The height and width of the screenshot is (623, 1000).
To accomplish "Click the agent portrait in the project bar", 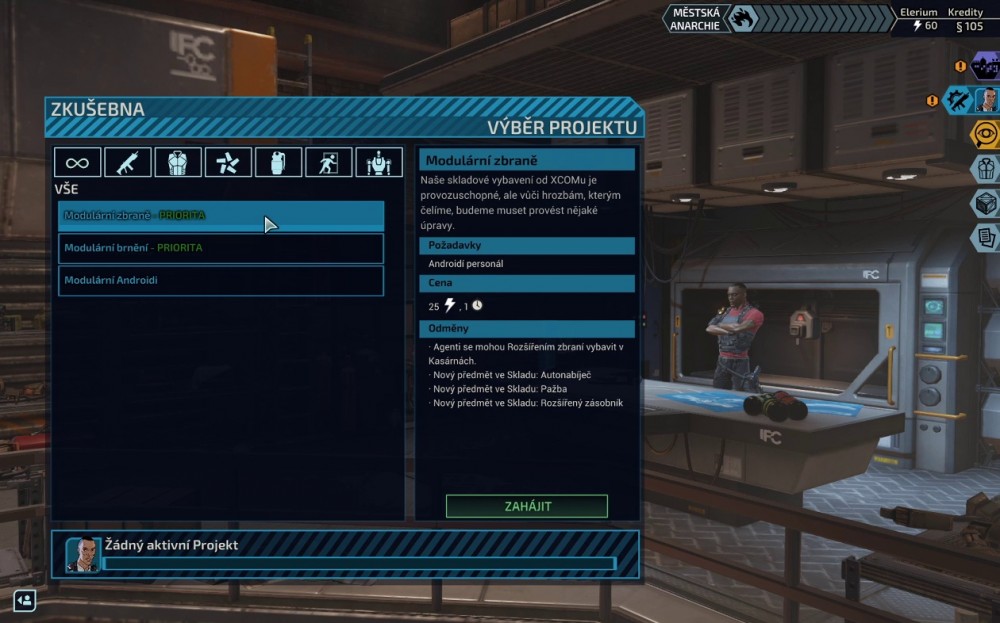I will tap(83, 554).
